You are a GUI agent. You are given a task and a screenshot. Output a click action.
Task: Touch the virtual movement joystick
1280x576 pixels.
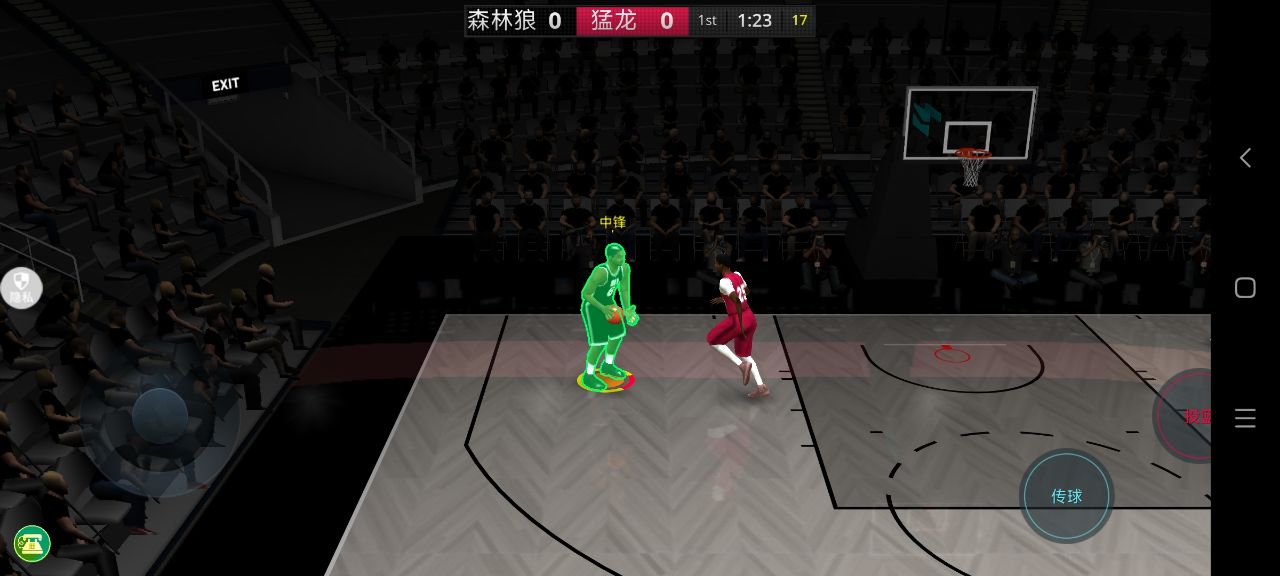pyautogui.click(x=160, y=416)
